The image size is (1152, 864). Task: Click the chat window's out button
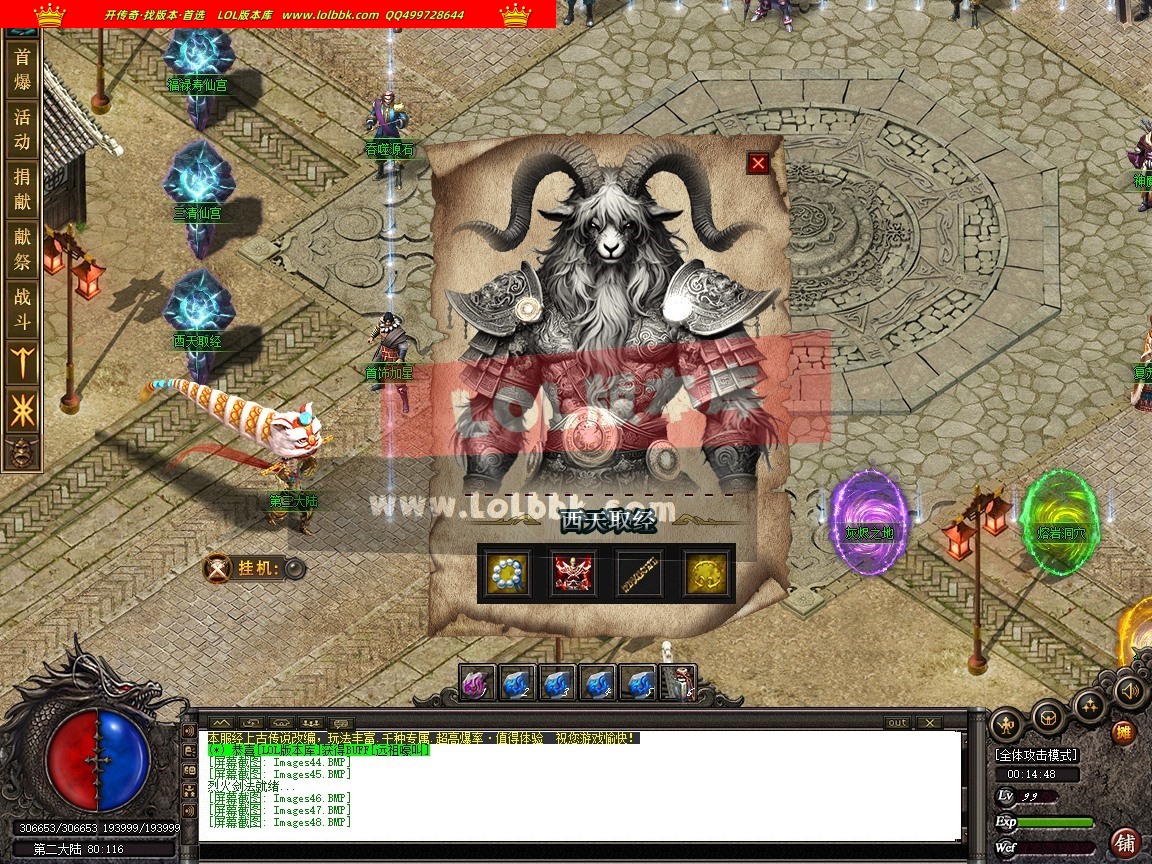point(897,722)
